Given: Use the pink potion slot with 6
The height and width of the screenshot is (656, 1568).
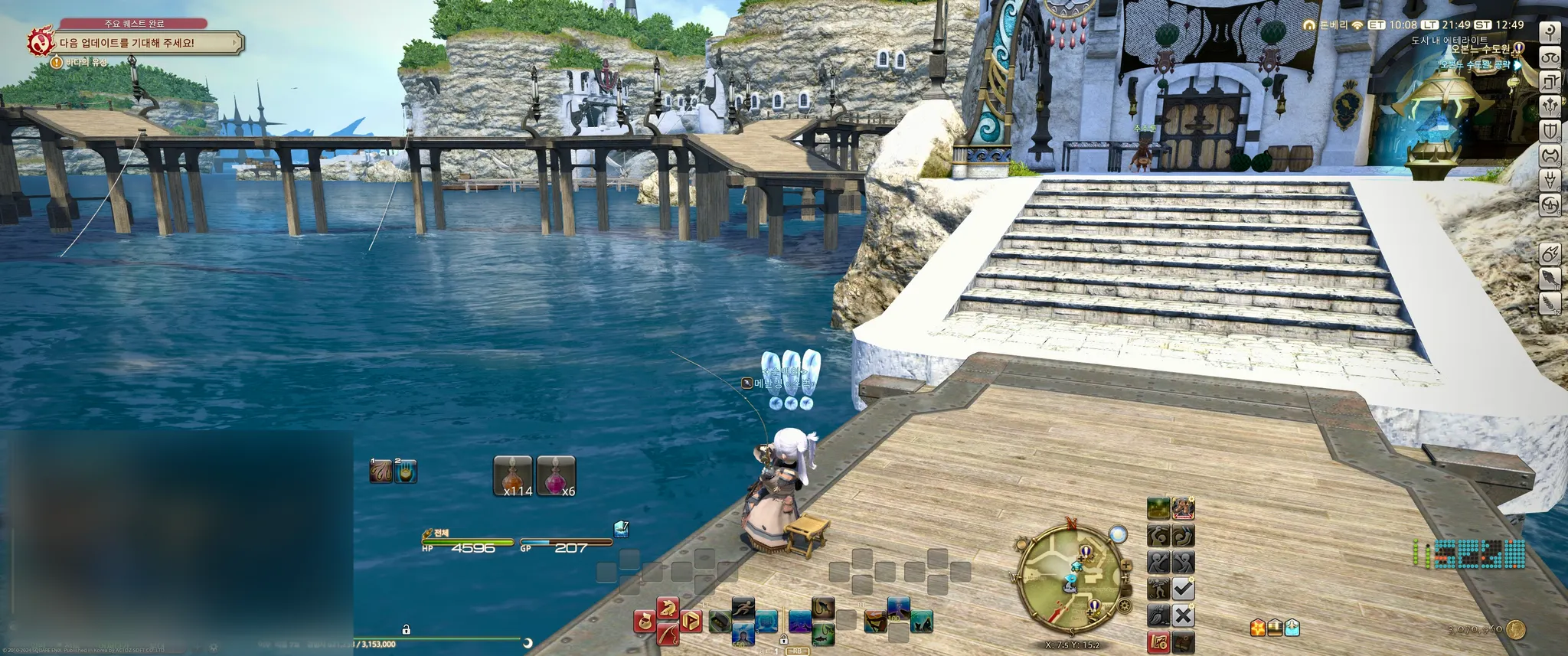Looking at the screenshot, I should [557, 476].
